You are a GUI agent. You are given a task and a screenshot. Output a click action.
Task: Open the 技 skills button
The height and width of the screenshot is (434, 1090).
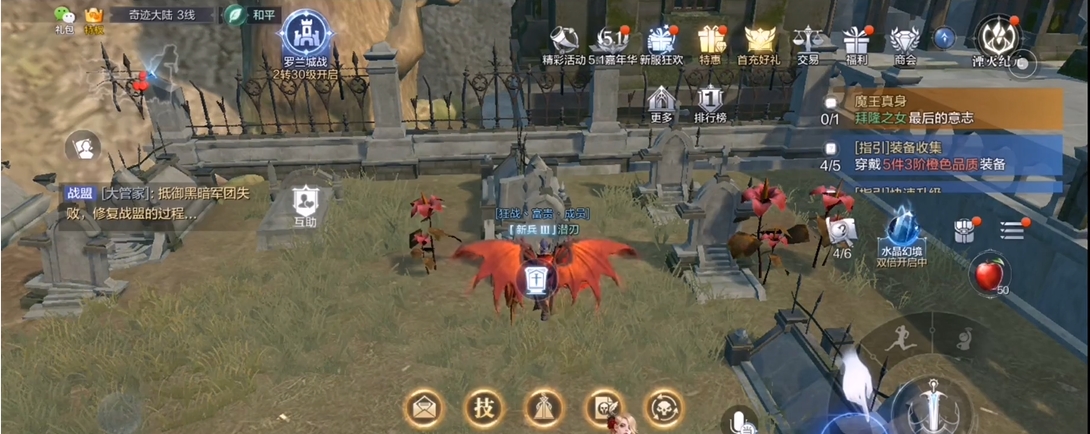coord(483,408)
